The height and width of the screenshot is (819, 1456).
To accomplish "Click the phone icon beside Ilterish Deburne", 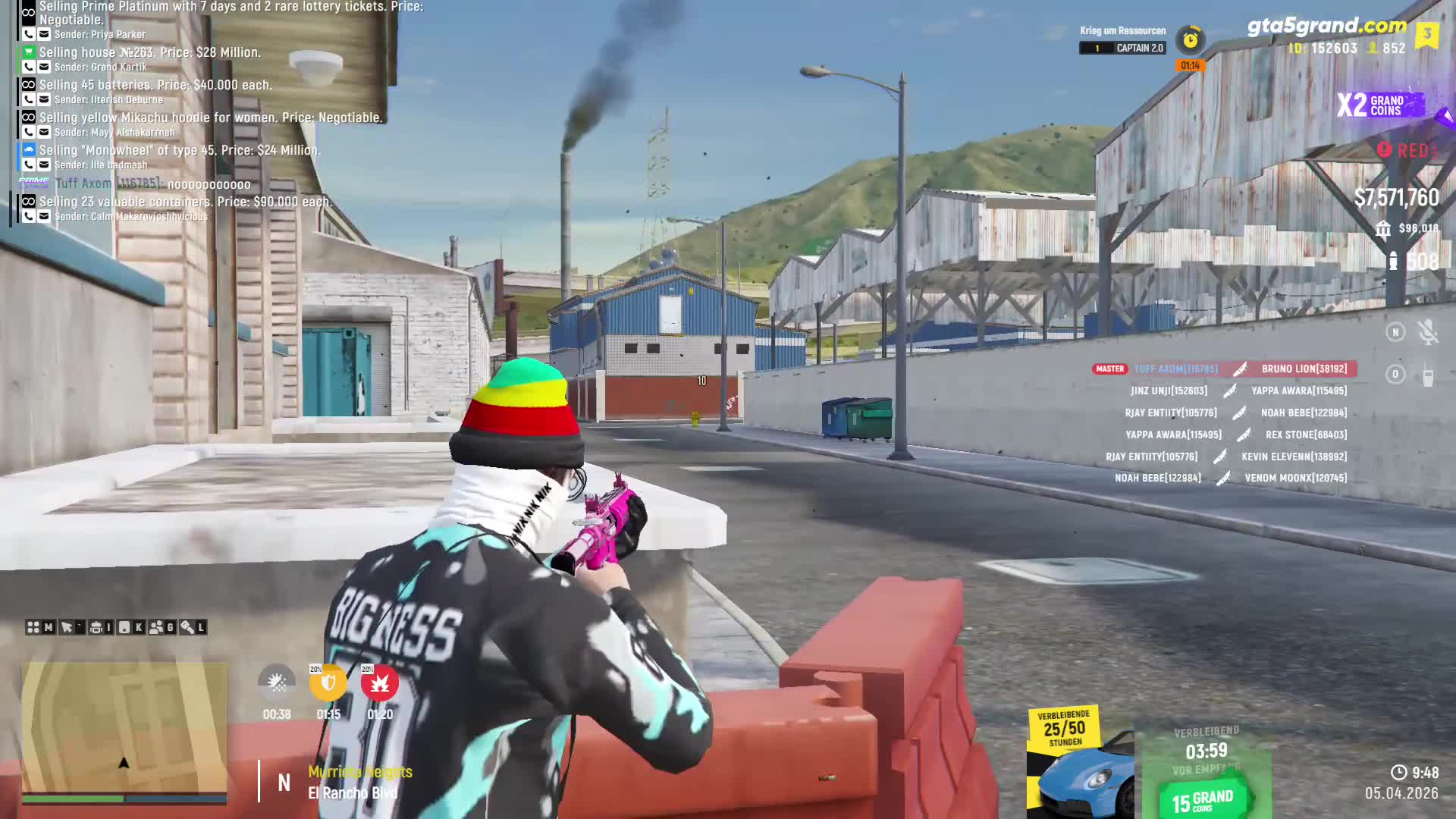I will coord(29,99).
